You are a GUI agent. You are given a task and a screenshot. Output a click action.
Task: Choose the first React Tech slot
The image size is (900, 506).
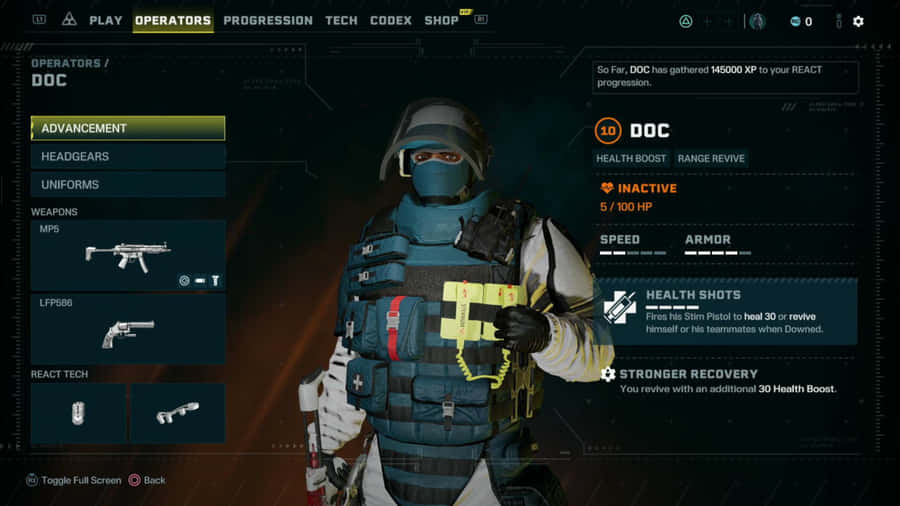tap(78, 413)
